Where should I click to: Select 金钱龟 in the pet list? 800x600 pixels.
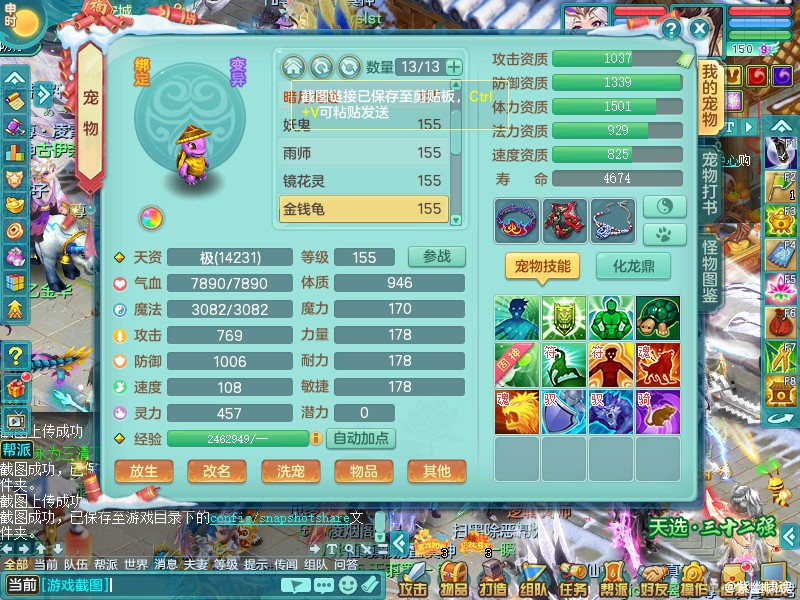point(362,209)
